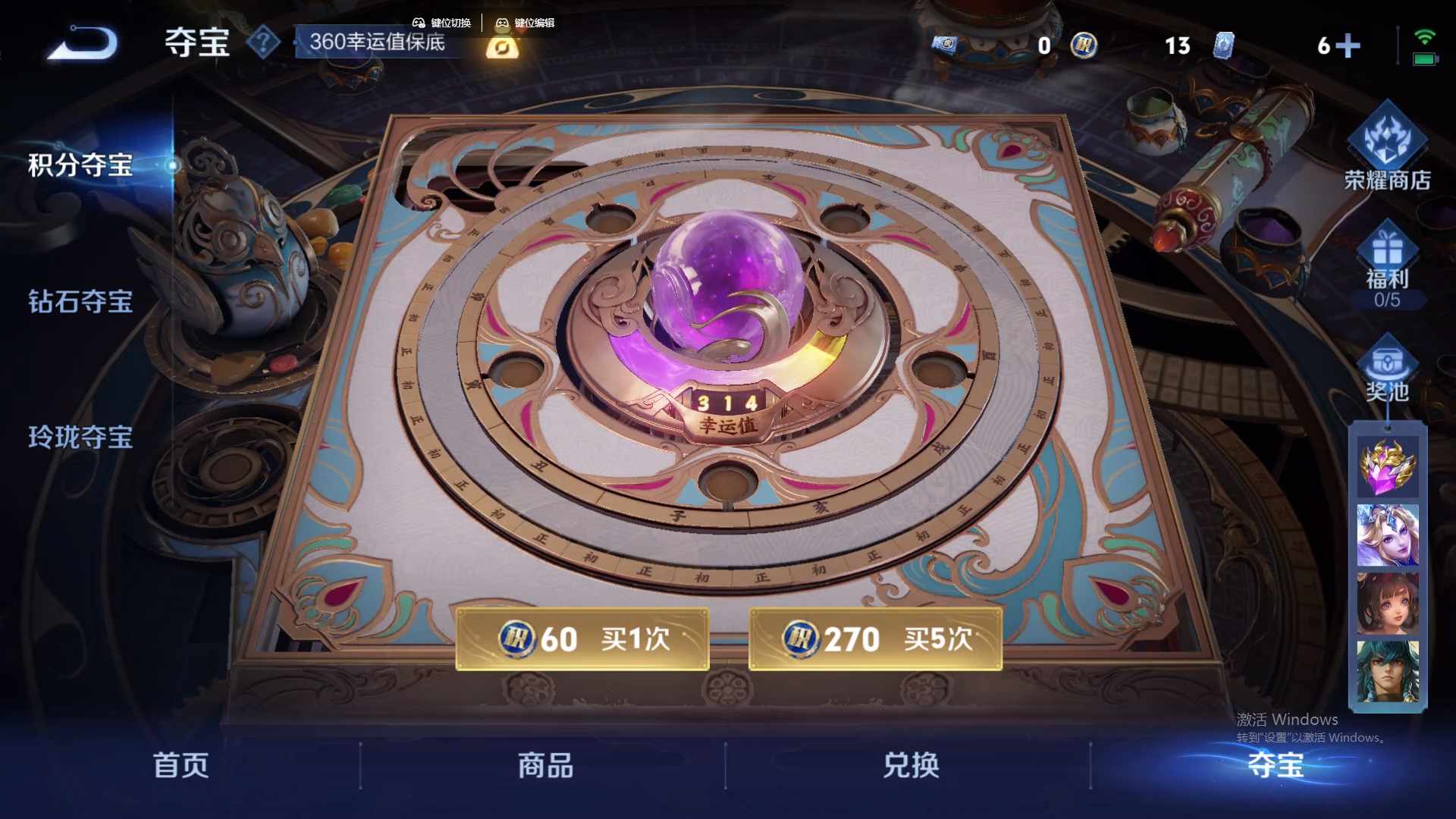Click the 360幸运值保底 banner link
The width and height of the screenshot is (1456, 819).
pyautogui.click(x=377, y=43)
